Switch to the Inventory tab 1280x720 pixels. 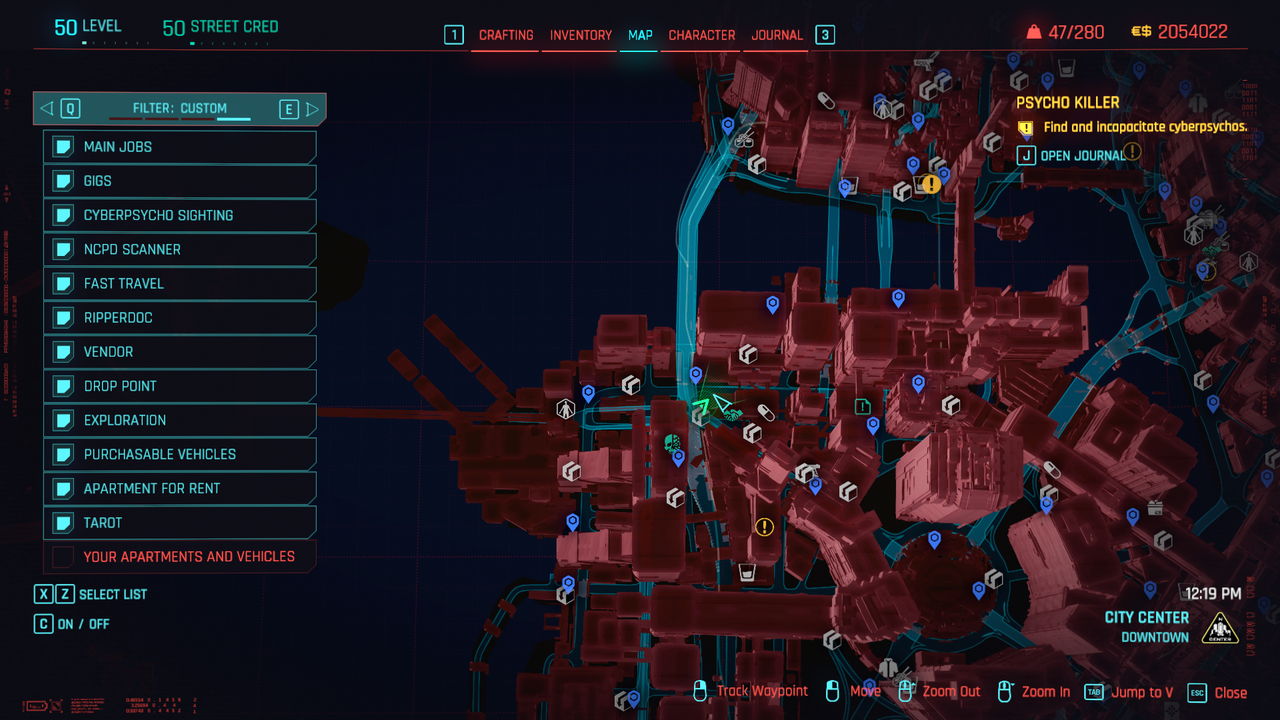[580, 35]
